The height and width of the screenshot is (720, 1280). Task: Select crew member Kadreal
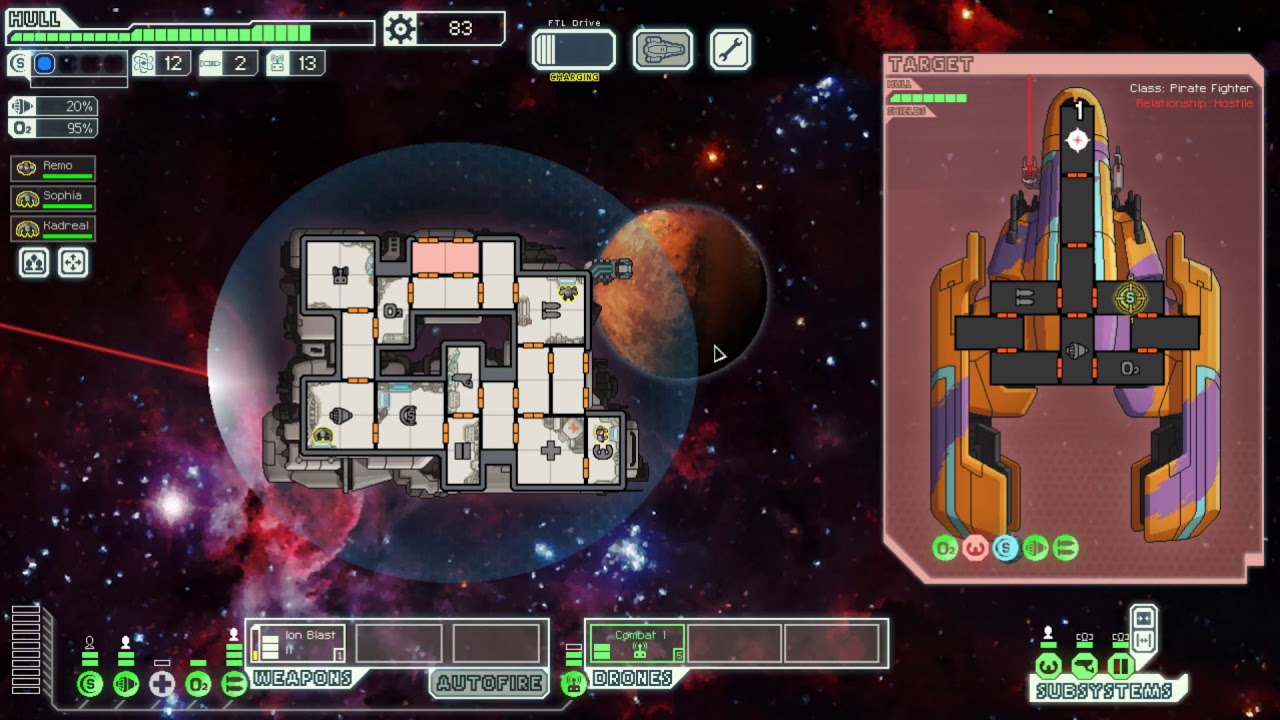point(53,228)
